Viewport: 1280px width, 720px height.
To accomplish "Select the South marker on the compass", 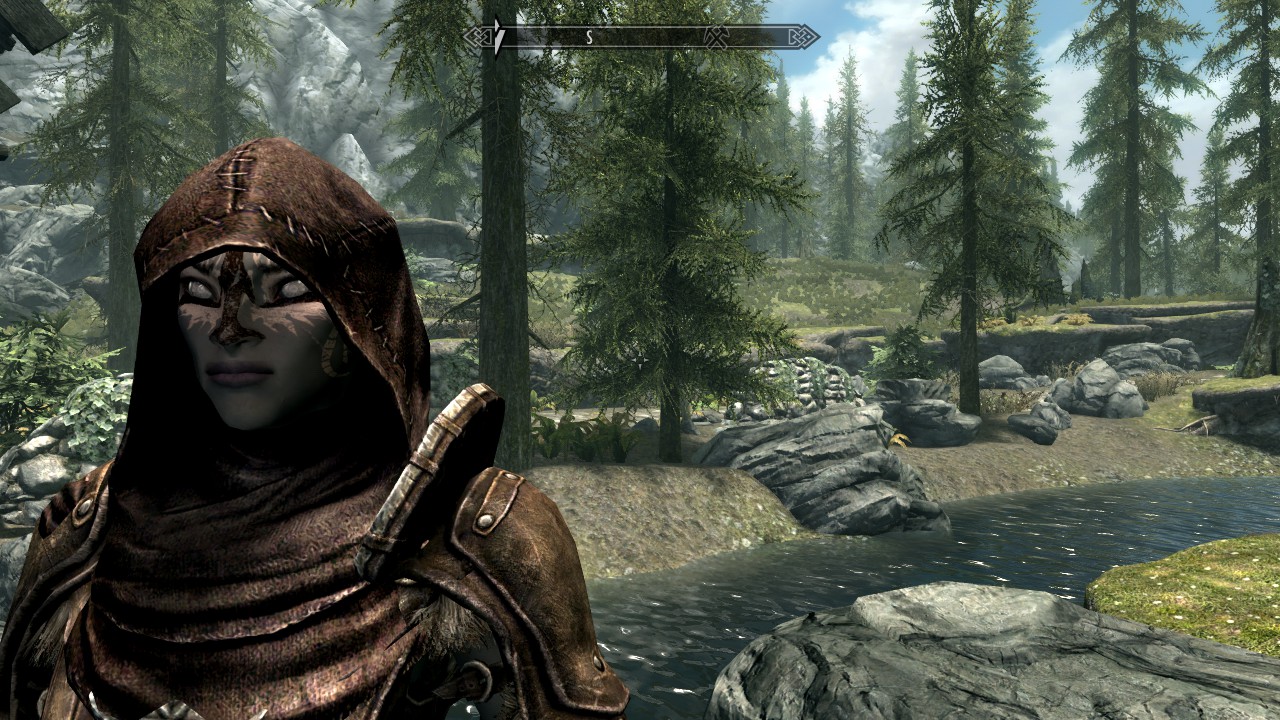I will pyautogui.click(x=589, y=37).
